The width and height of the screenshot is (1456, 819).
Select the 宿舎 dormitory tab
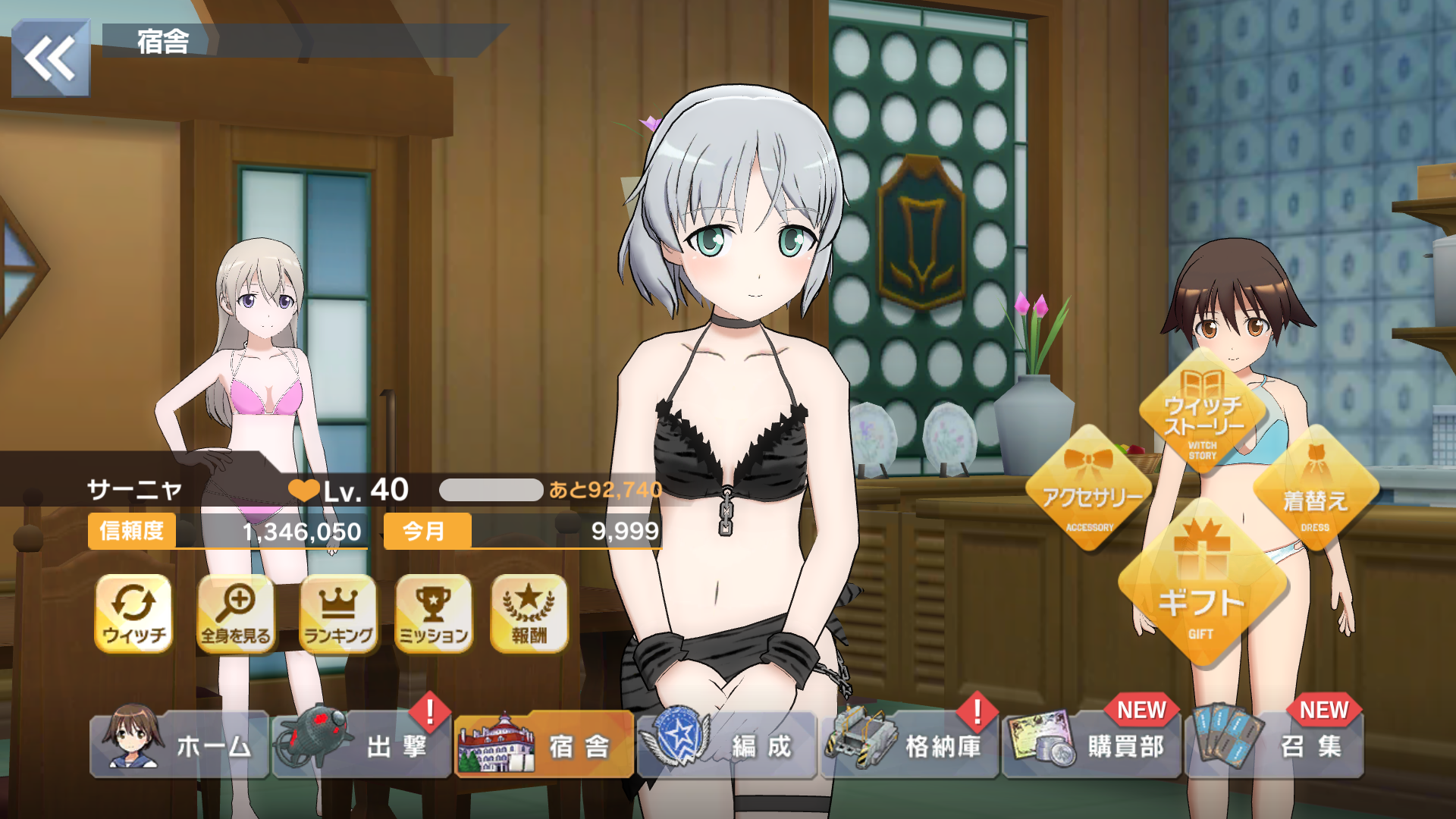tap(544, 745)
